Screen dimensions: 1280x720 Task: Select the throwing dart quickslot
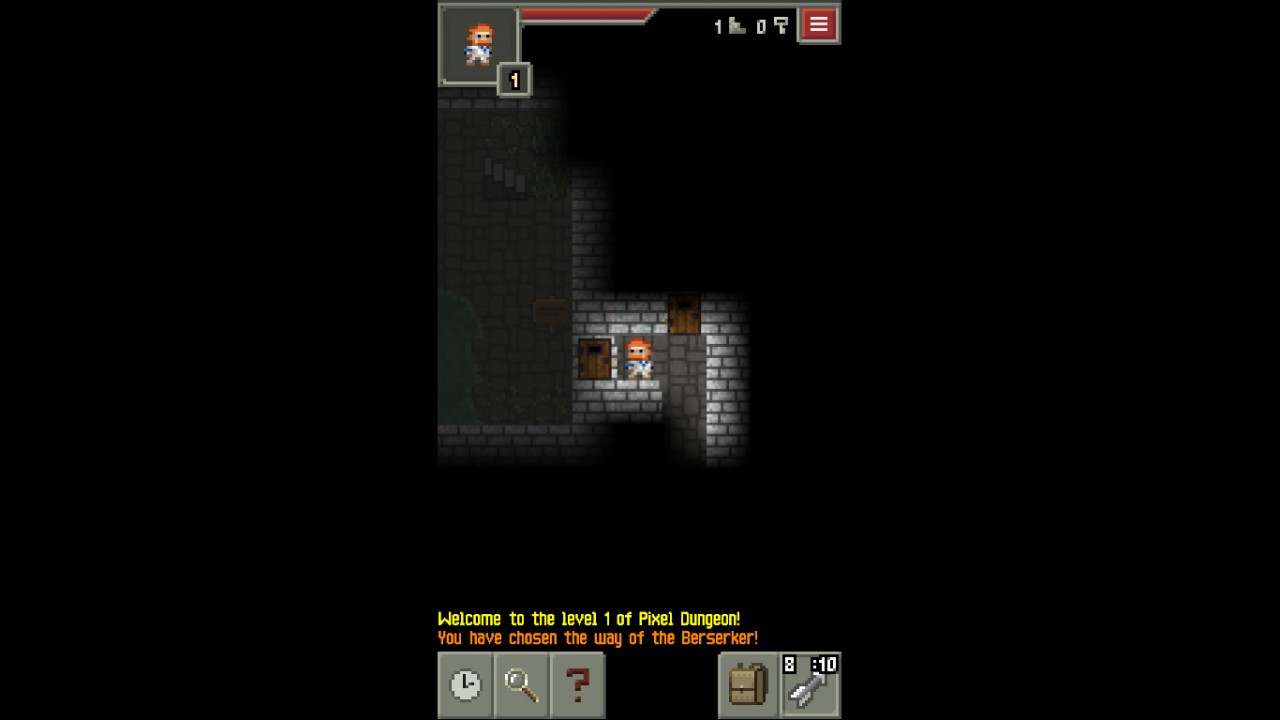(x=810, y=685)
